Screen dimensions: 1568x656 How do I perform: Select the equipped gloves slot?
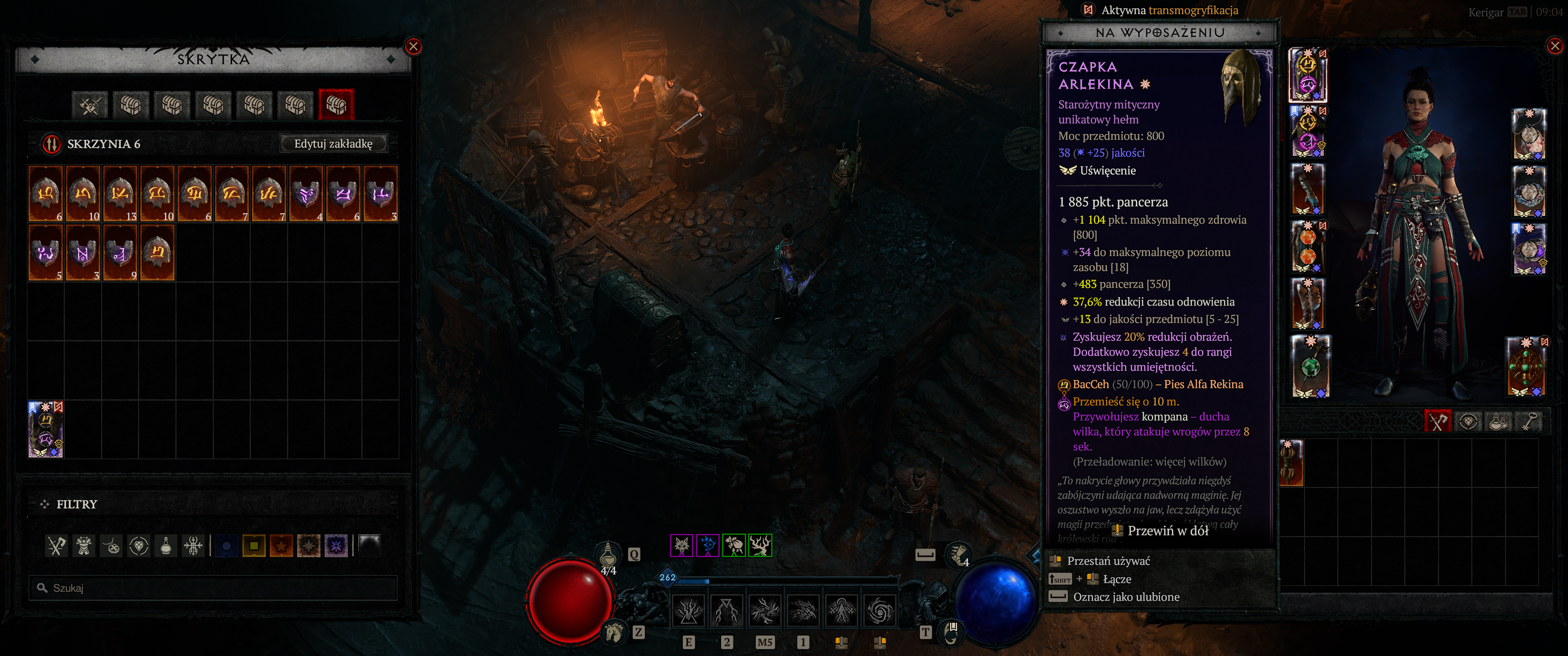pyautogui.click(x=1308, y=190)
